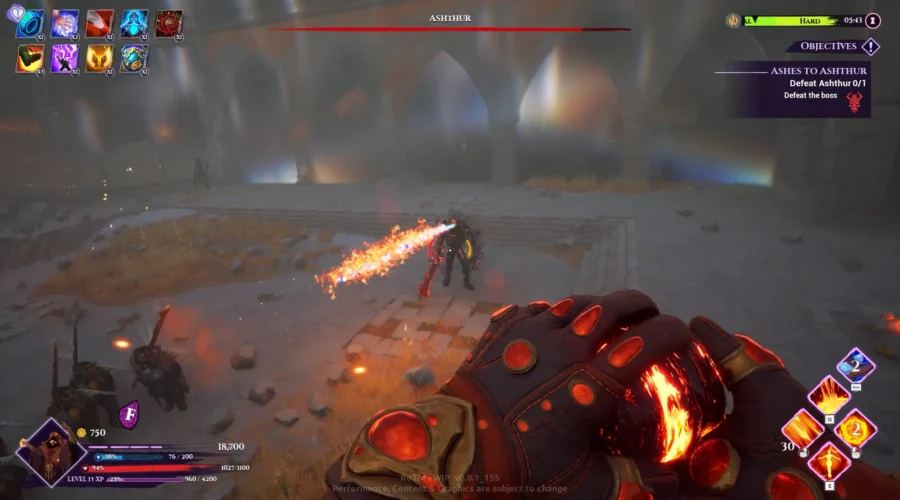Select the purple lightning figure perk
Image resolution: width=900 pixels, height=500 pixels.
[64, 59]
